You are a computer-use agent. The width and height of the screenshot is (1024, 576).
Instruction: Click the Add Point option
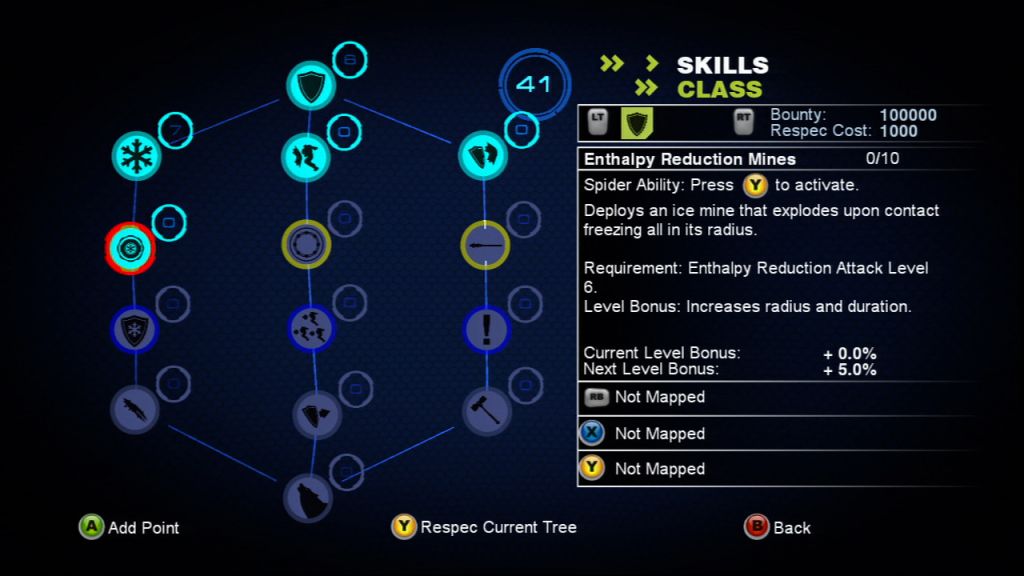tap(131, 527)
